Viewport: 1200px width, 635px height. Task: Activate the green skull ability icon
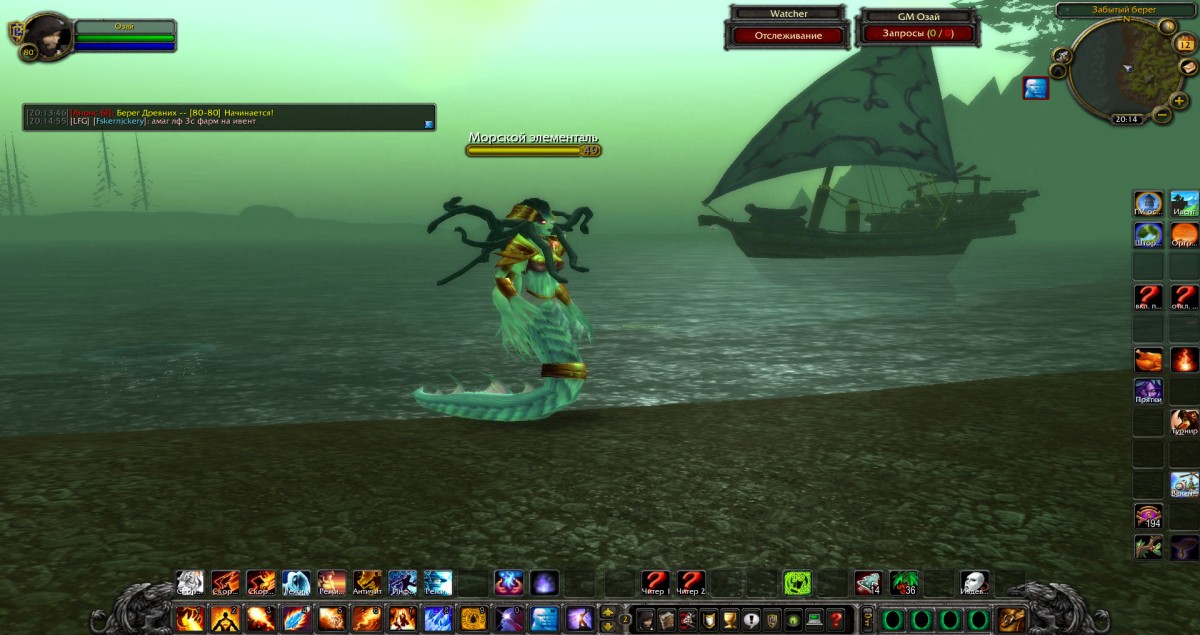click(797, 582)
